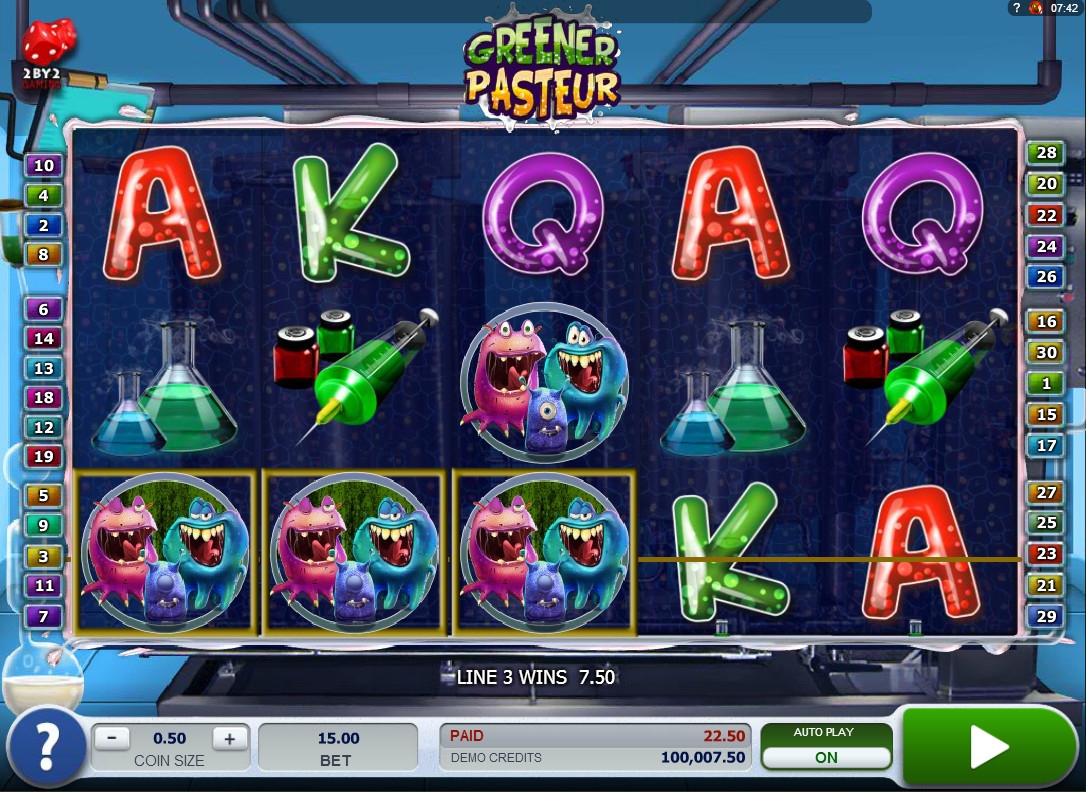
Task: Select payline number 3 marker
Action: click(44, 556)
